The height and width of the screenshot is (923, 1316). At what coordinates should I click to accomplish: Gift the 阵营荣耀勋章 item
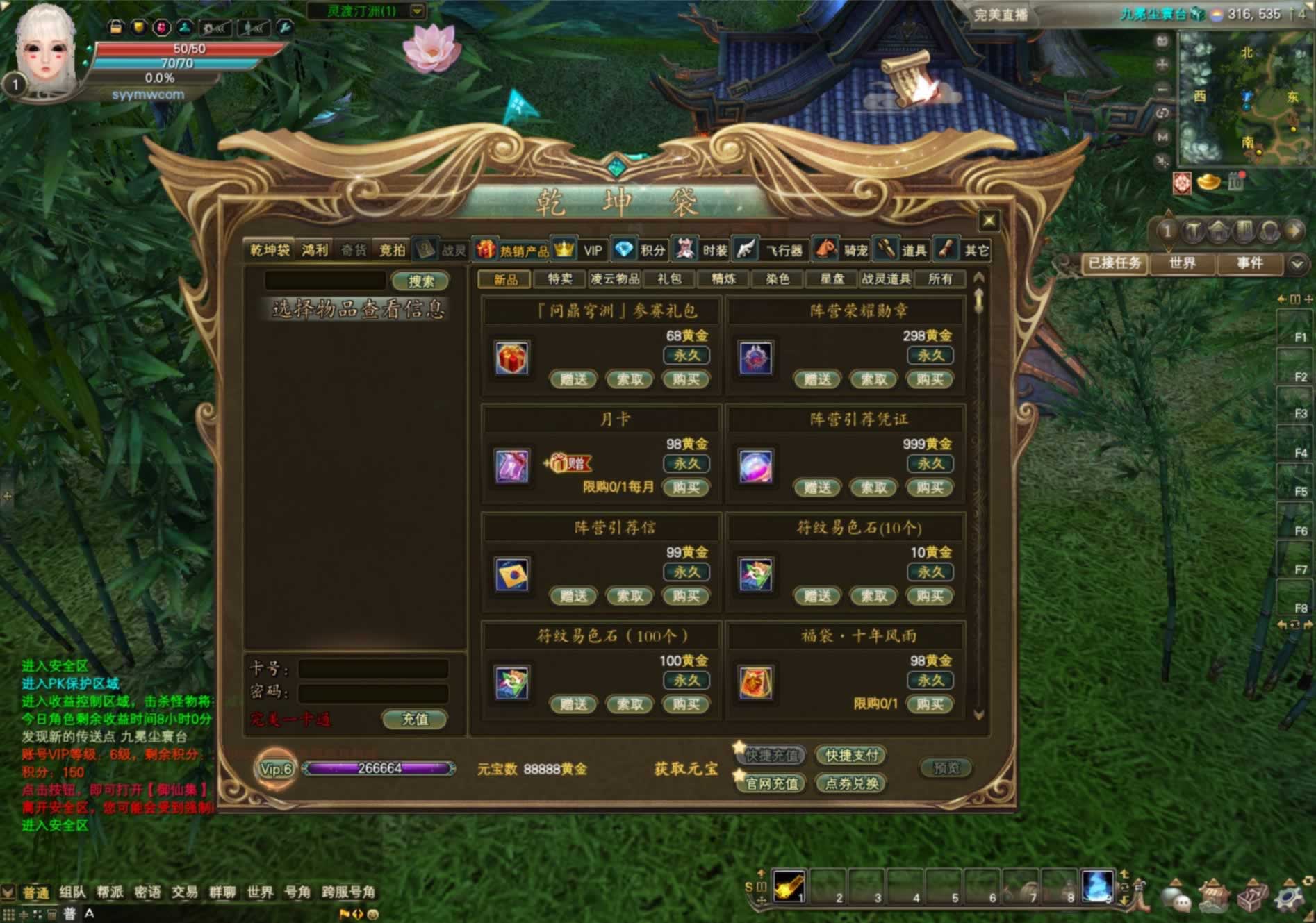pos(817,379)
